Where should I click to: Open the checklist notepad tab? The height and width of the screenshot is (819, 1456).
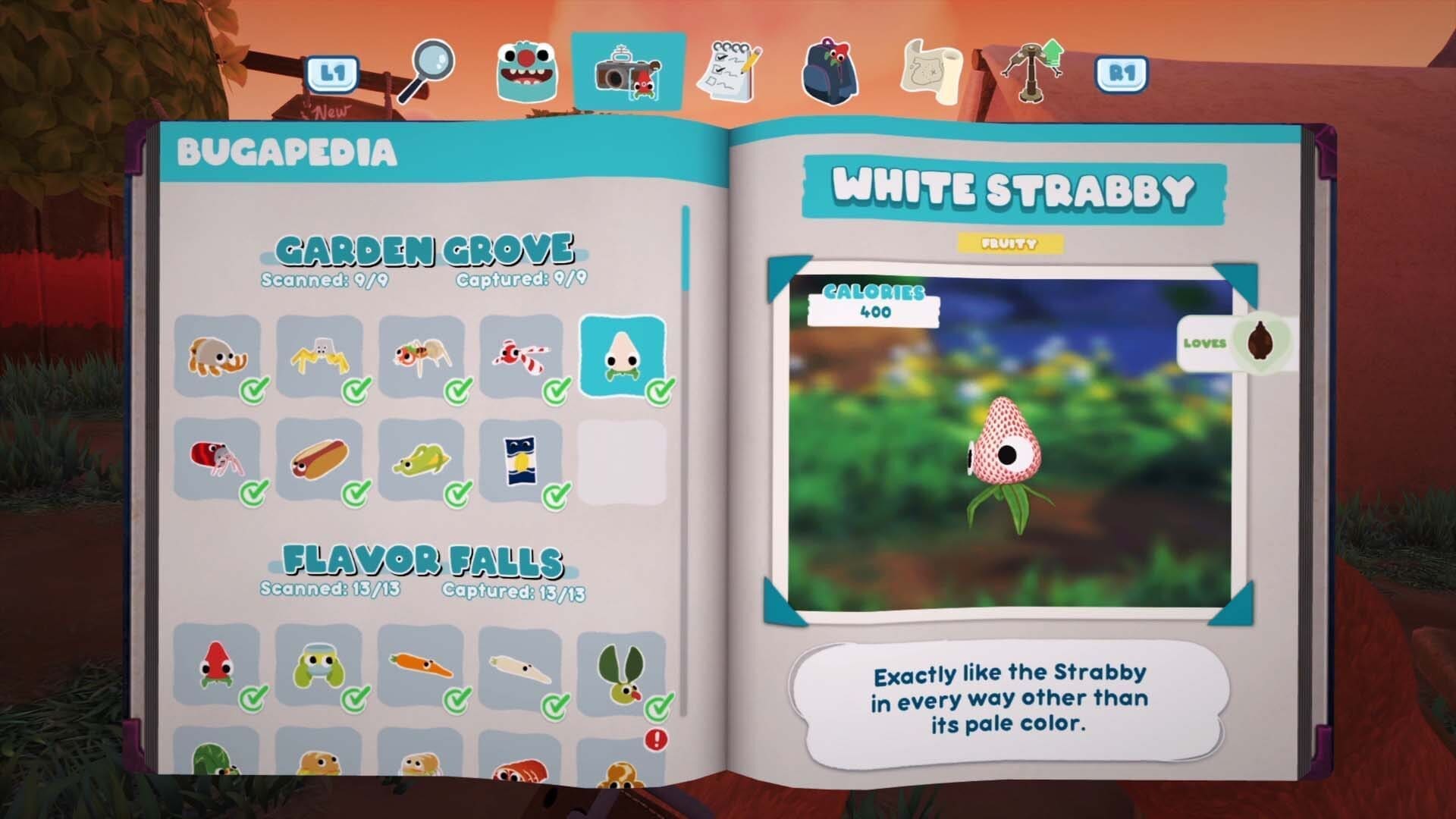click(x=729, y=72)
